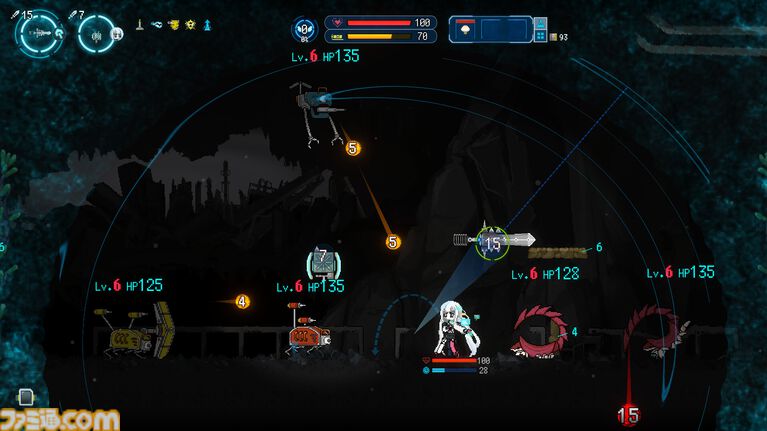This screenshot has width=767, height=431.
Task: Click the blue flask button
Action: tap(540, 22)
